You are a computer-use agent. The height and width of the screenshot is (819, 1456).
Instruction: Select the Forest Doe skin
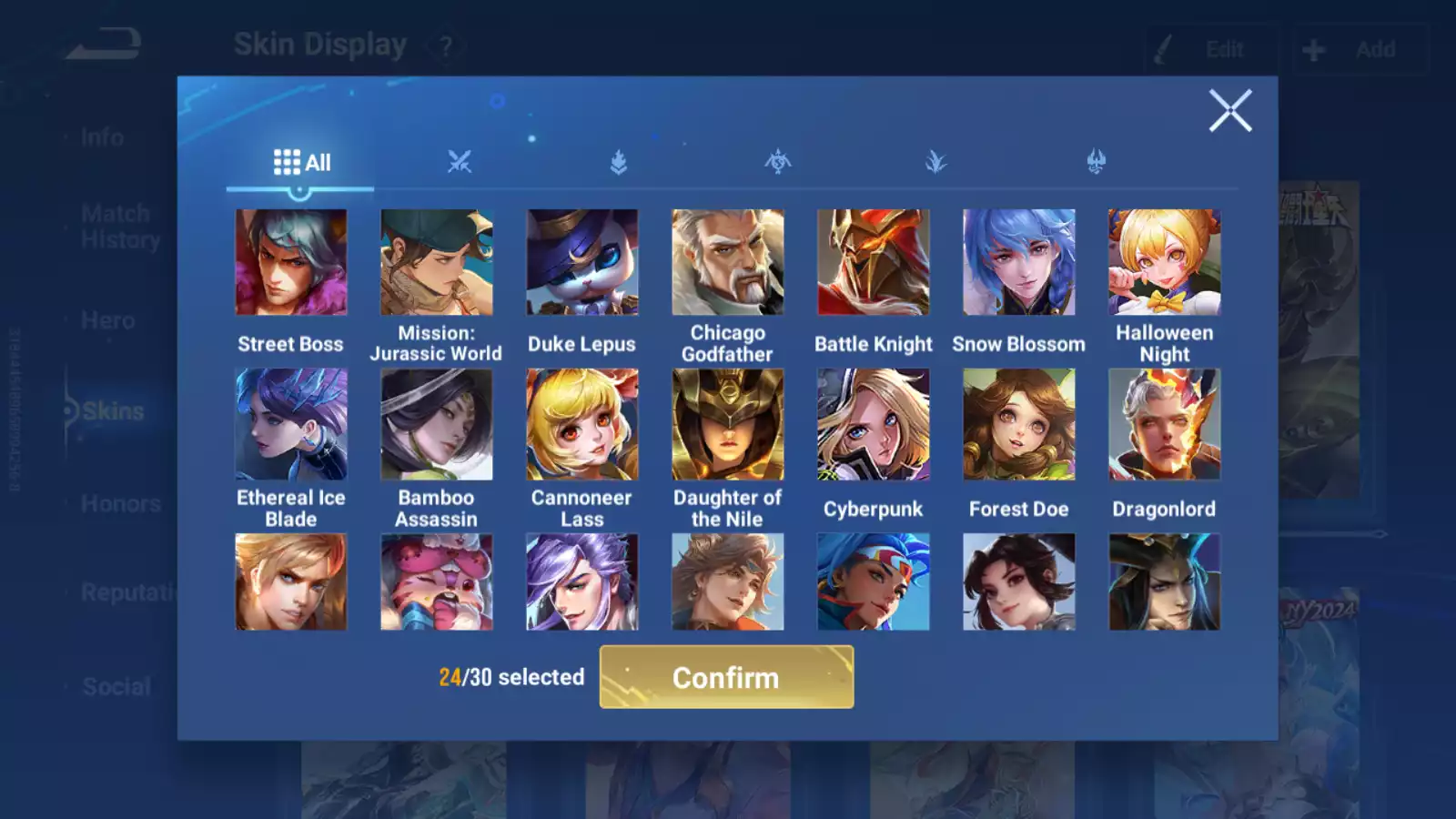[1019, 424]
